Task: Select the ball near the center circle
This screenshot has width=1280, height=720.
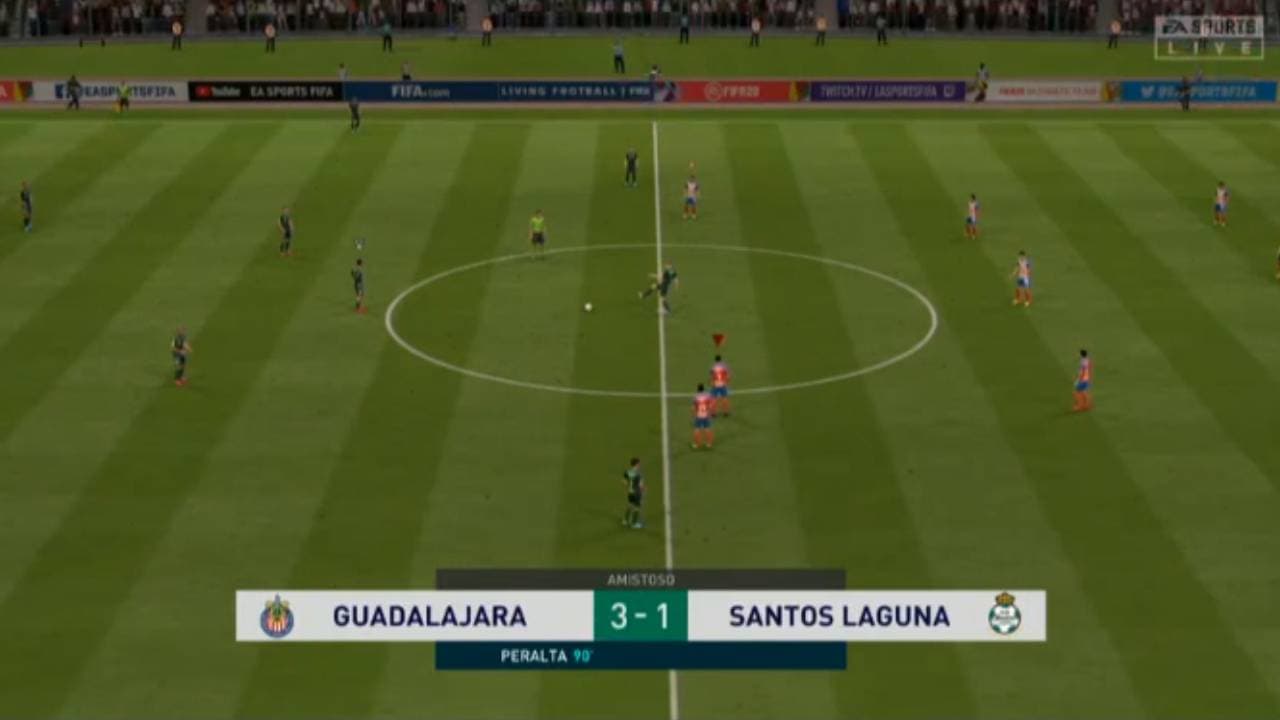Action: tap(587, 306)
